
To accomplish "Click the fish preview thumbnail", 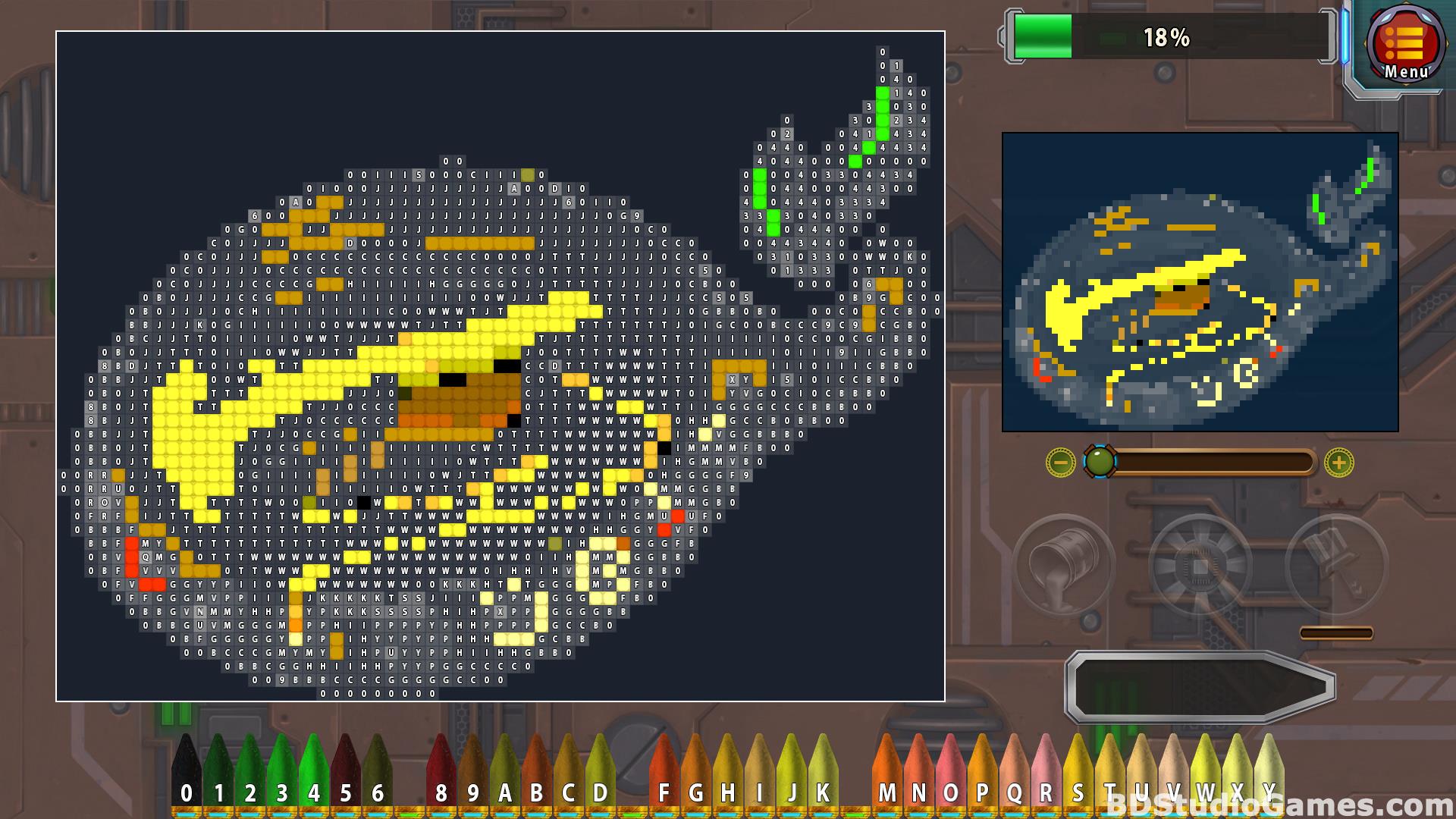I will click(1200, 282).
